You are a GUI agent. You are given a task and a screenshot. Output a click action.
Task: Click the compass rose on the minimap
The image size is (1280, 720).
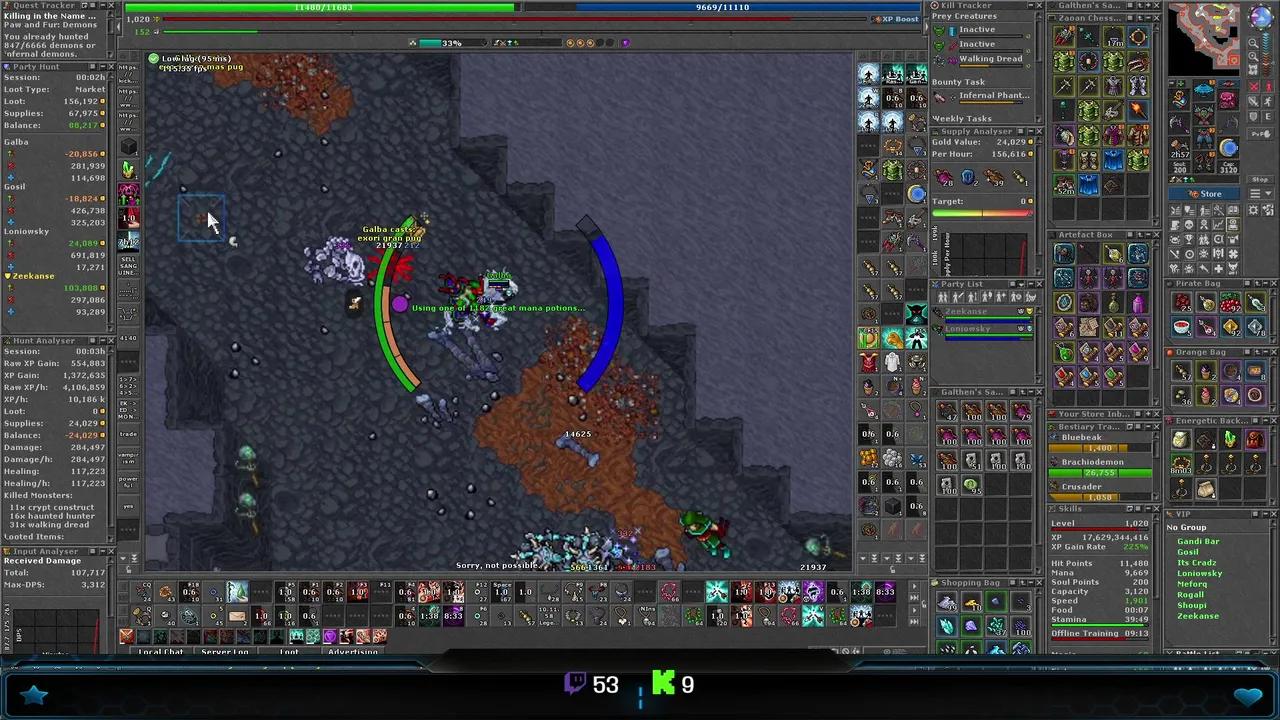[x=1260, y=18]
